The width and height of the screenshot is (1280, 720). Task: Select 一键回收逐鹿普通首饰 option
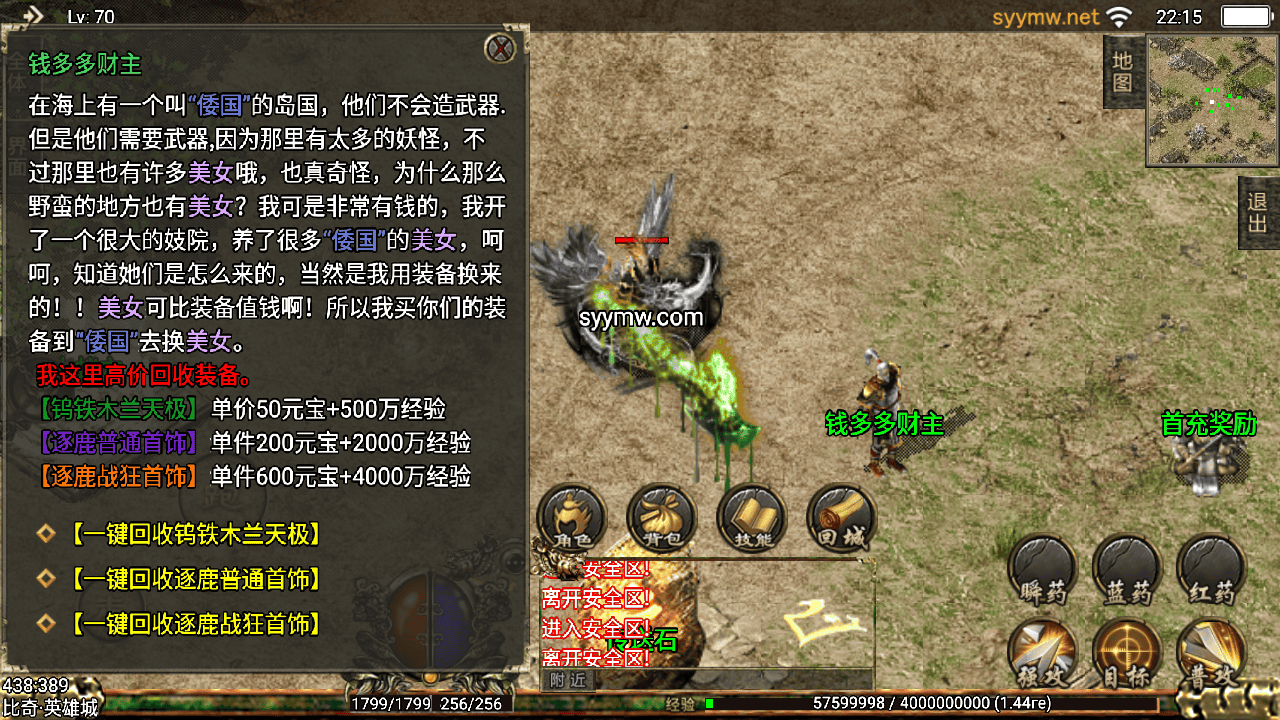(x=195, y=579)
